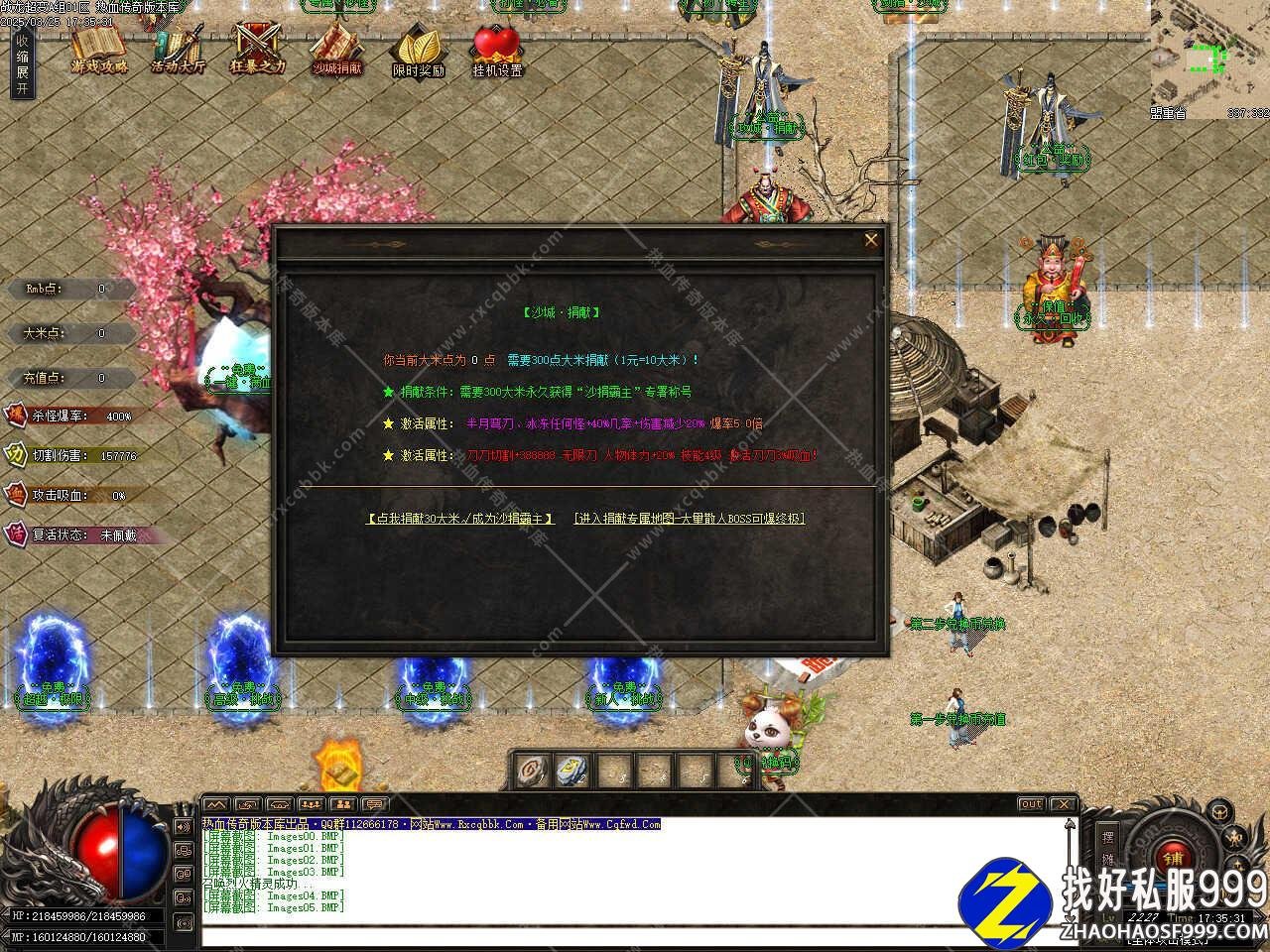Viewport: 1270px width, 952px height.
Task: Click the chat text input field
Action: 635,935
